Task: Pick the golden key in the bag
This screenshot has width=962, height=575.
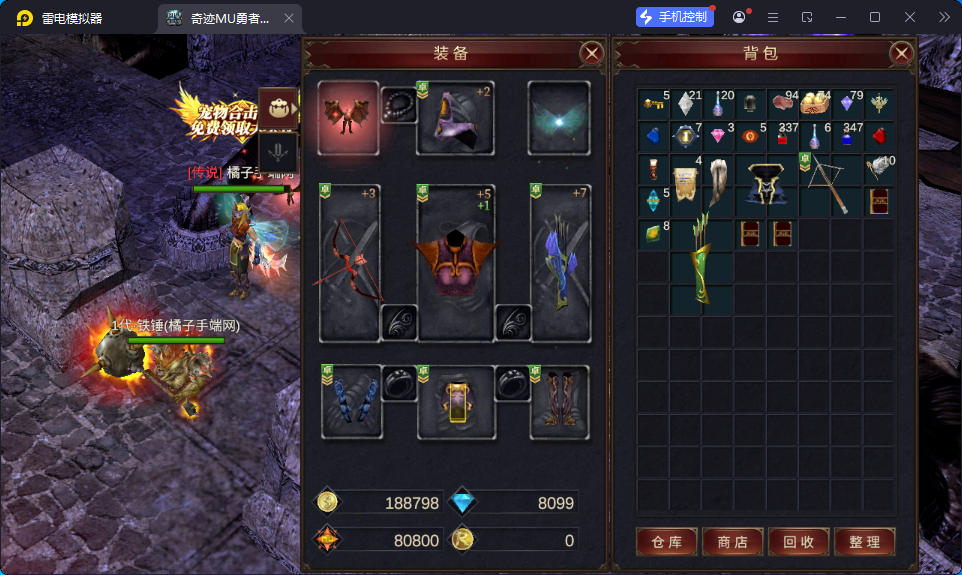Action: pos(653,103)
